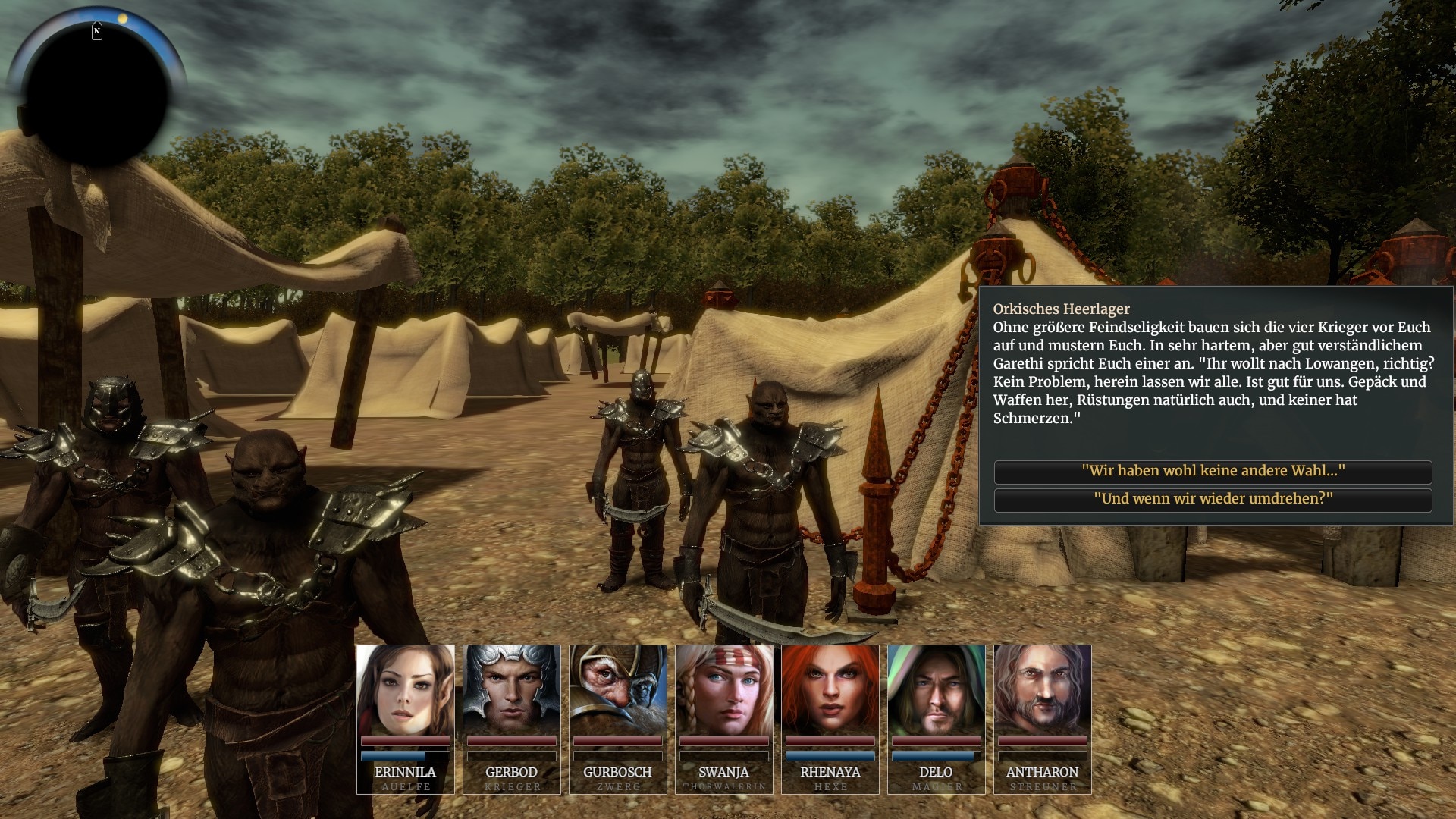The image size is (1456, 819).
Task: Click Gurbosch the Zwerg portrait
Action: click(617, 690)
